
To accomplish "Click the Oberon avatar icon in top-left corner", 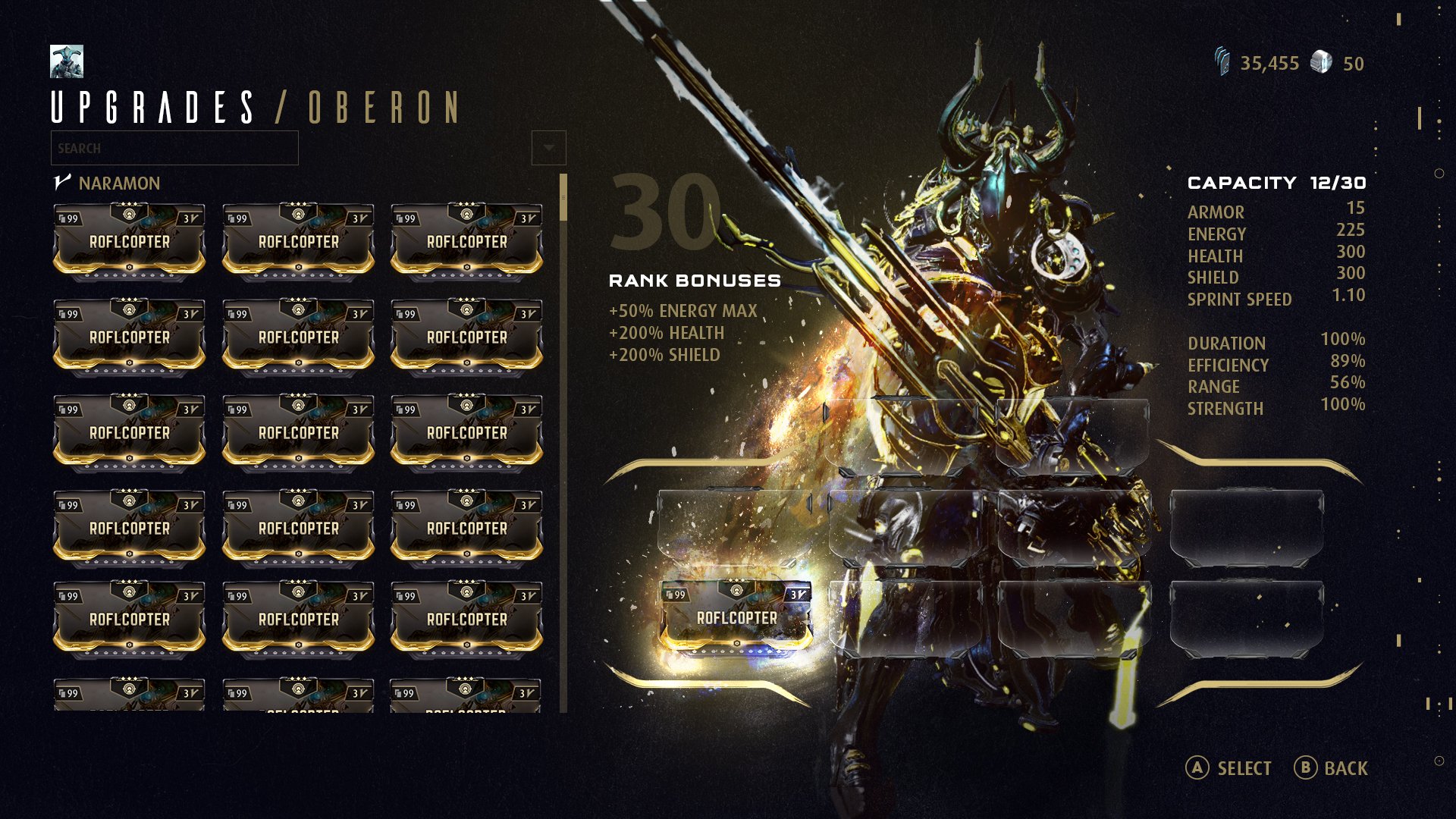I will point(67,62).
